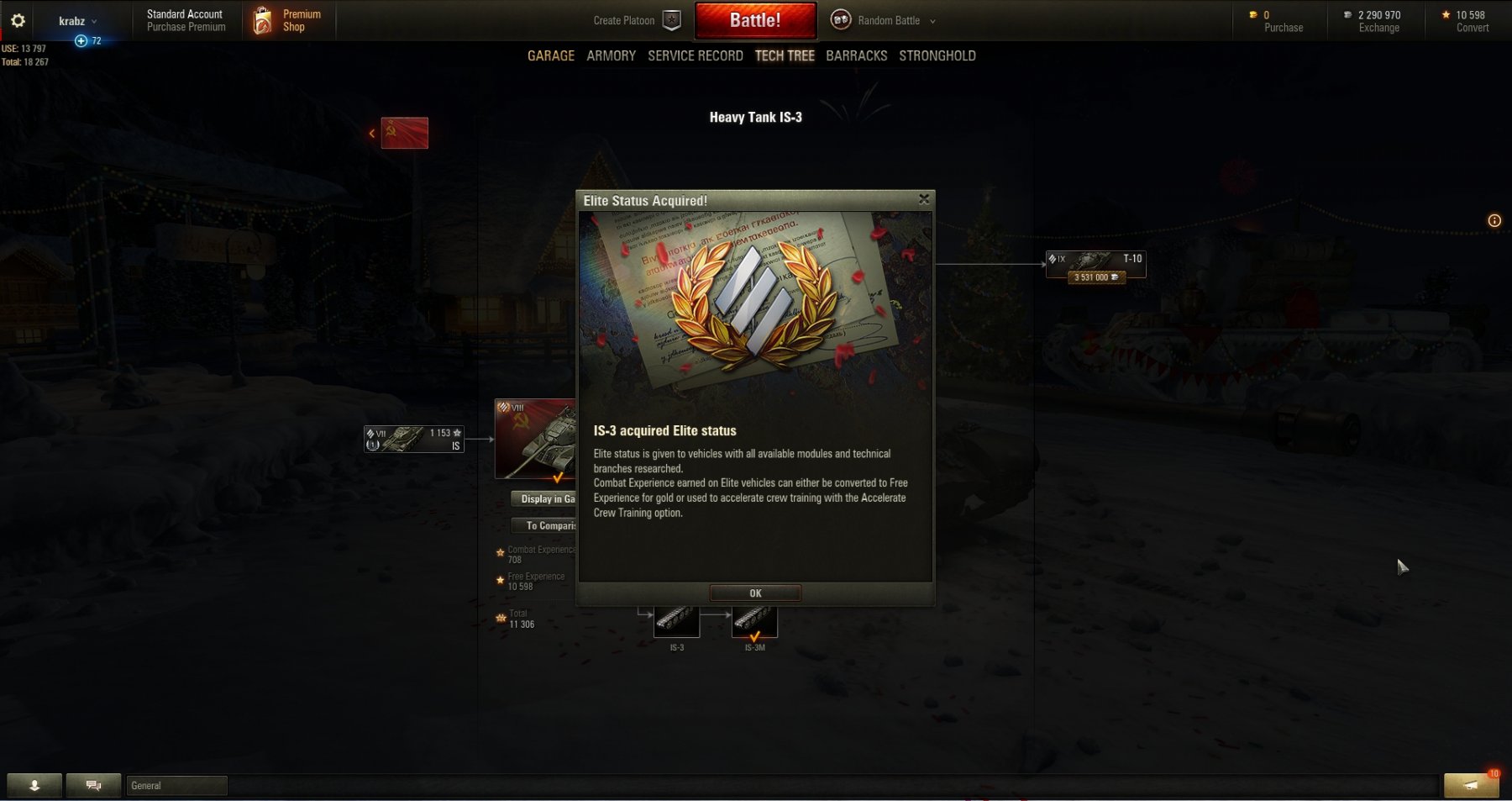The image size is (1512, 801).
Task: Start a match with the Battle! button
Action: pyautogui.click(x=755, y=20)
